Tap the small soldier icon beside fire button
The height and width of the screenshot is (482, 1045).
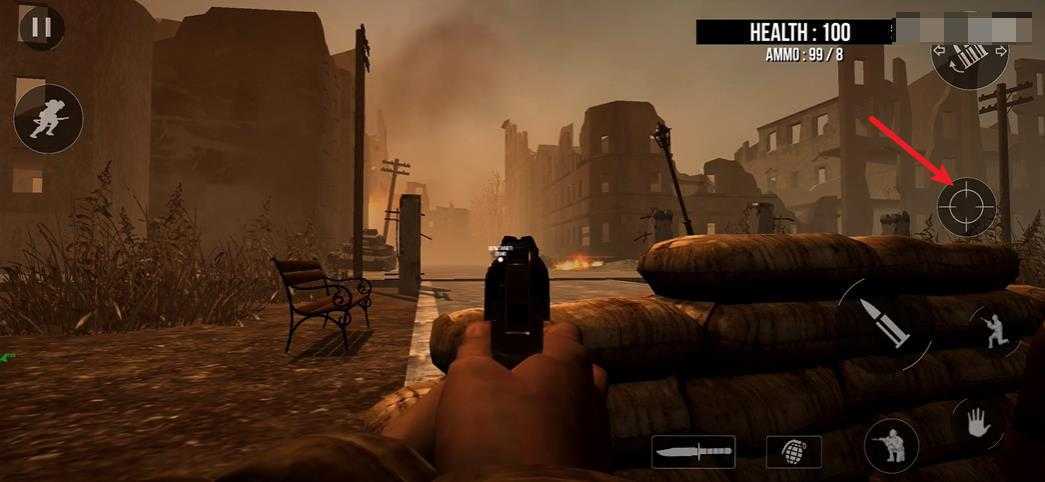coord(994,332)
